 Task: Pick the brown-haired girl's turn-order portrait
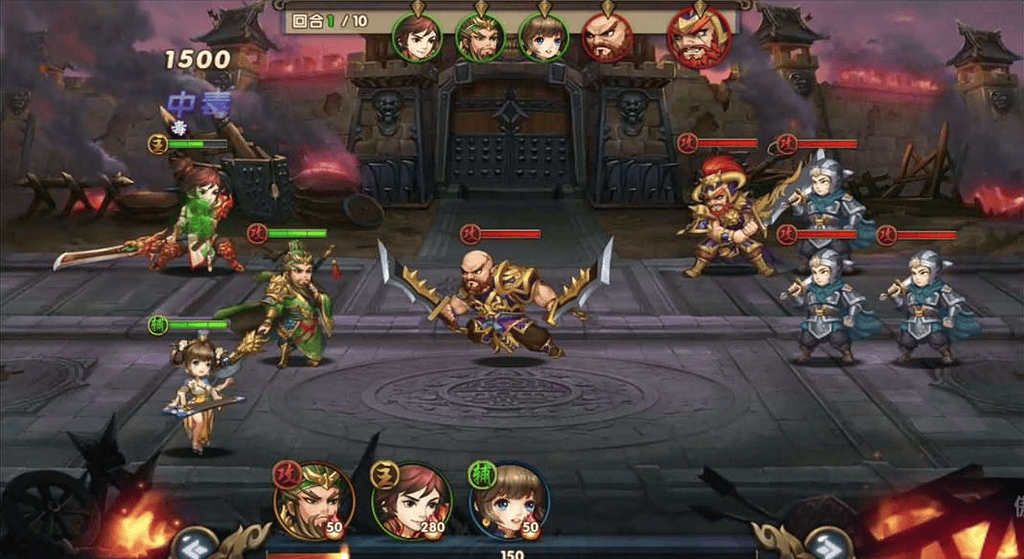543,38
